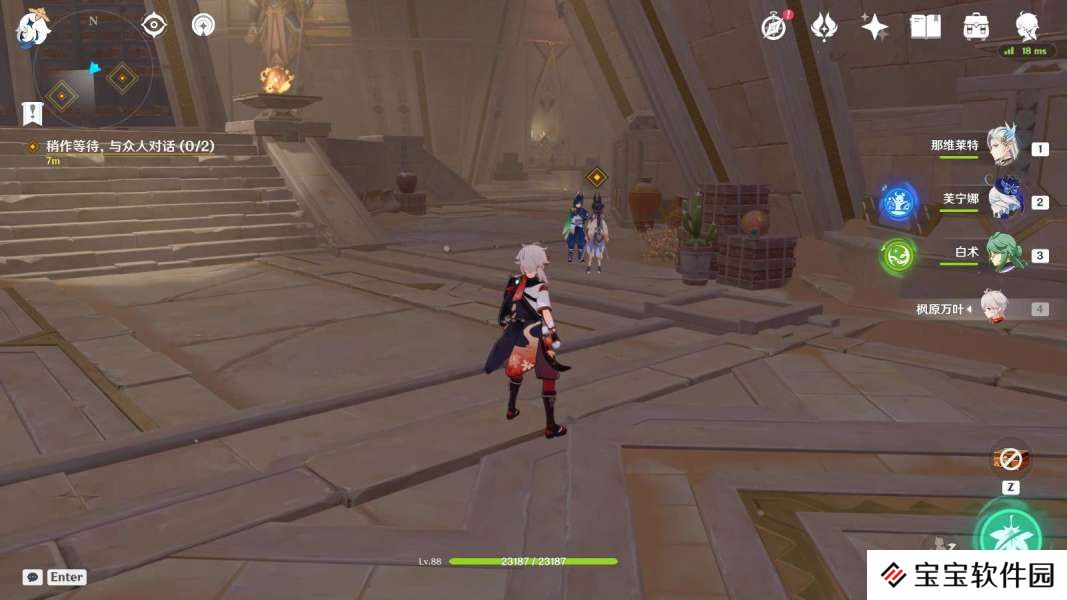Open the Paimon main menu
The image size is (1067, 600).
click(33, 27)
